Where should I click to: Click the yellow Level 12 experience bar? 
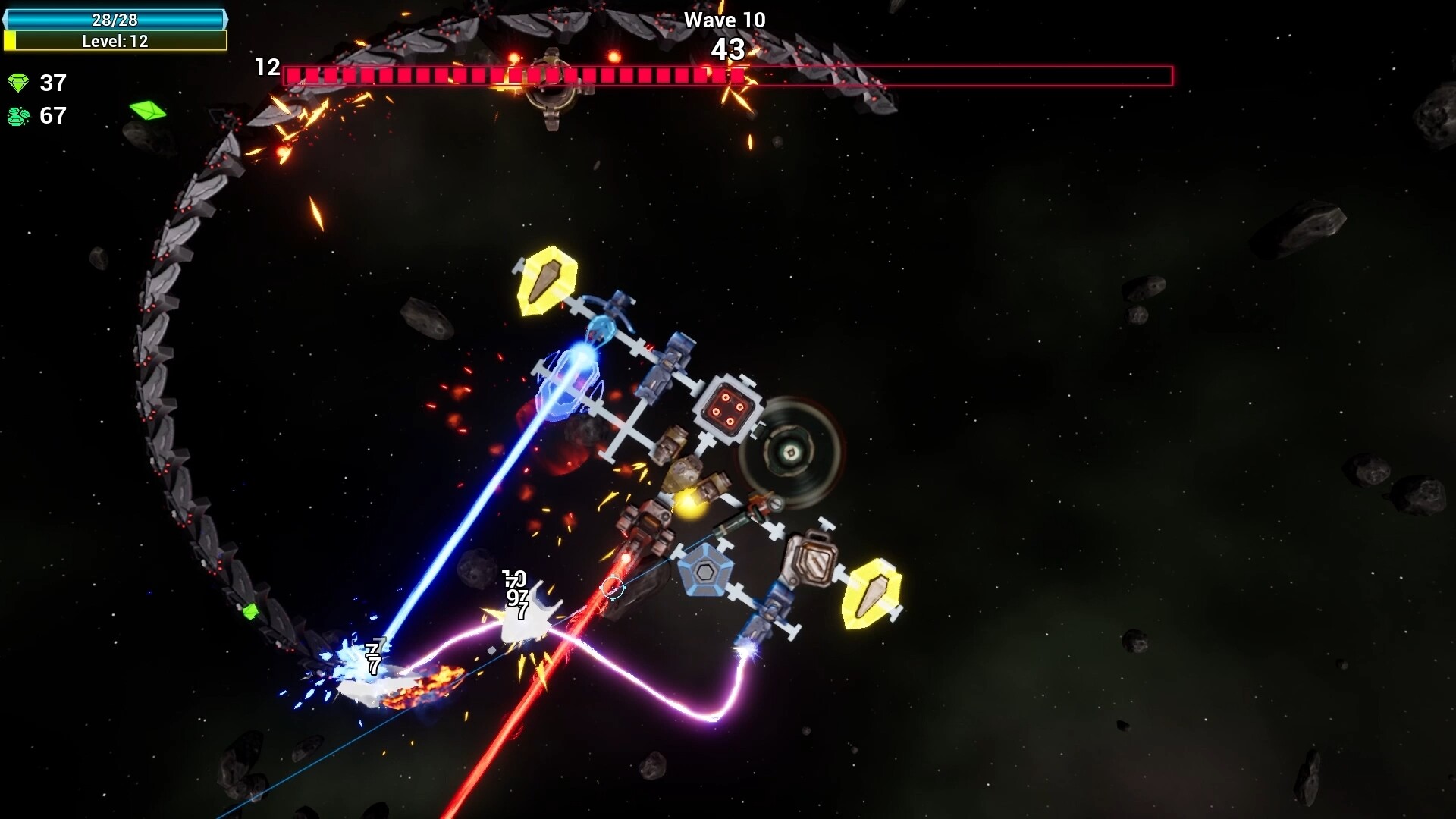click(115, 42)
